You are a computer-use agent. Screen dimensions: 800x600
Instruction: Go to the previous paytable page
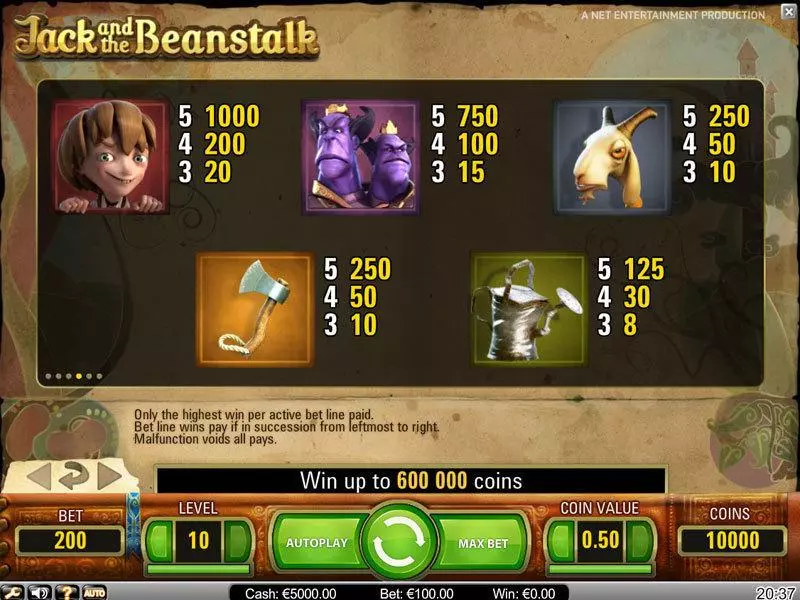38,476
